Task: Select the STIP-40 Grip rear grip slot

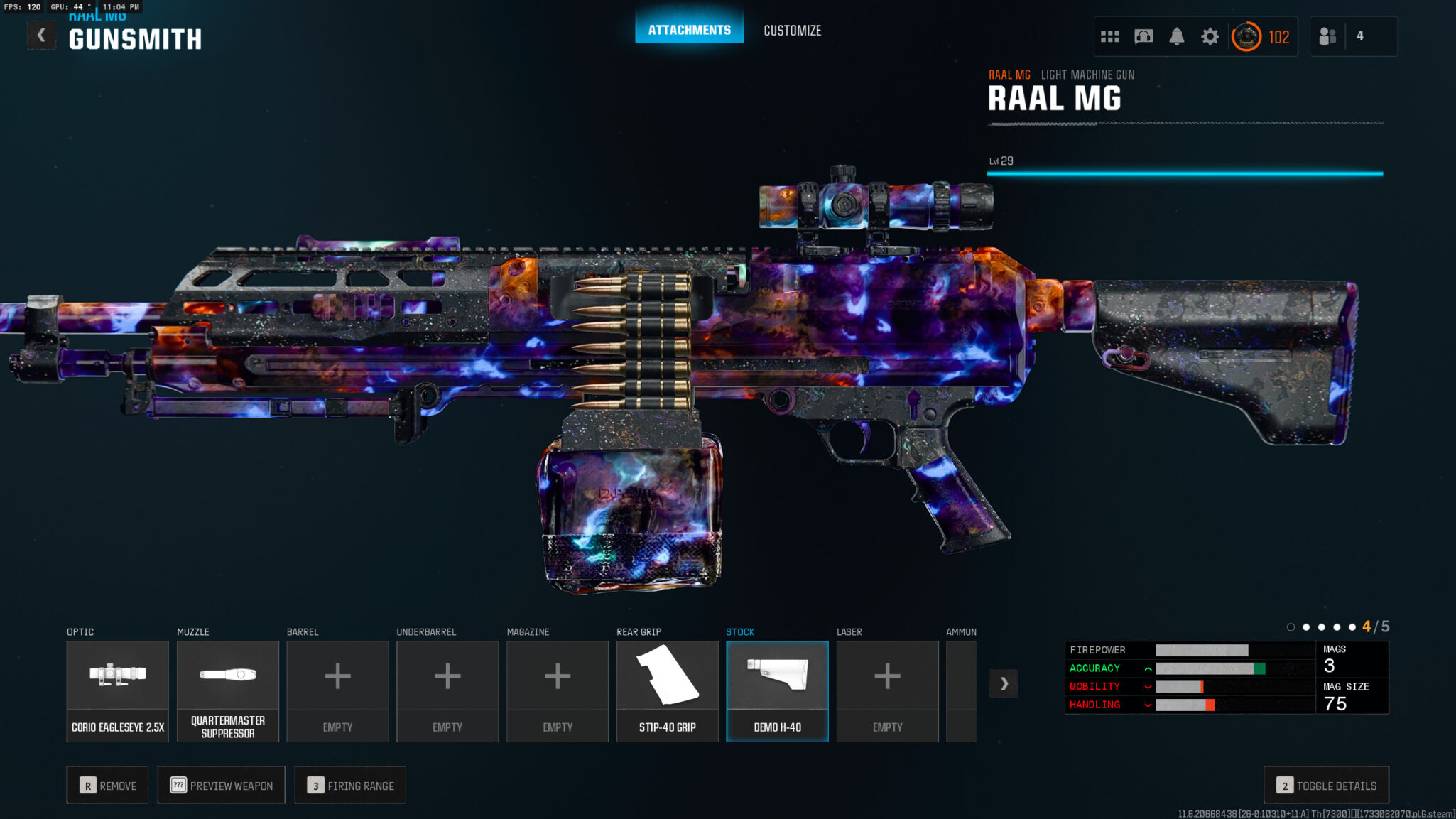Action: click(x=667, y=690)
